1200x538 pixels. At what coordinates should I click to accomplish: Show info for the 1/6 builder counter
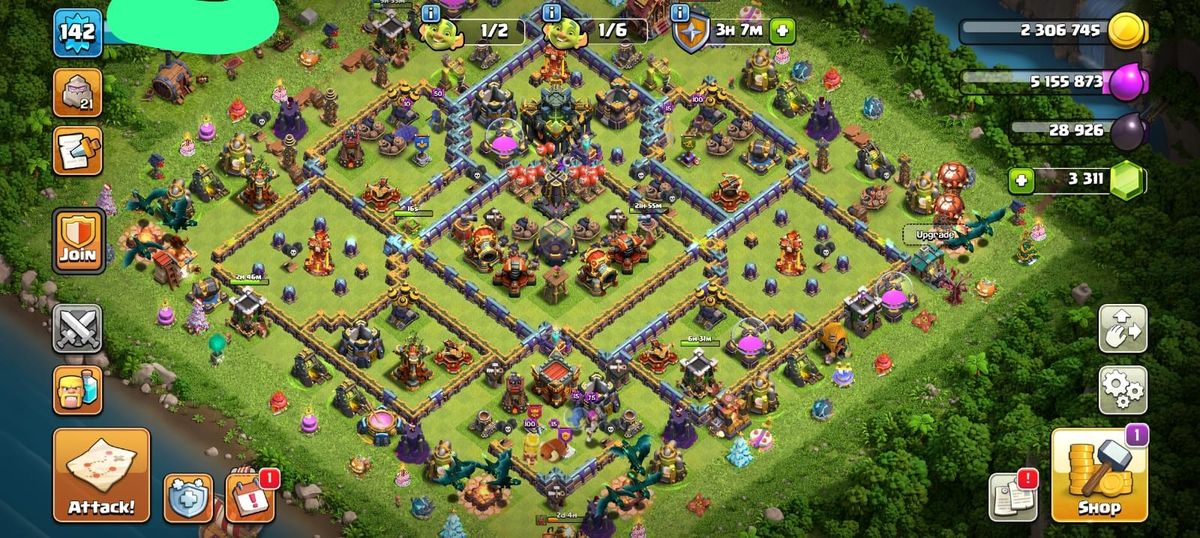(551, 13)
